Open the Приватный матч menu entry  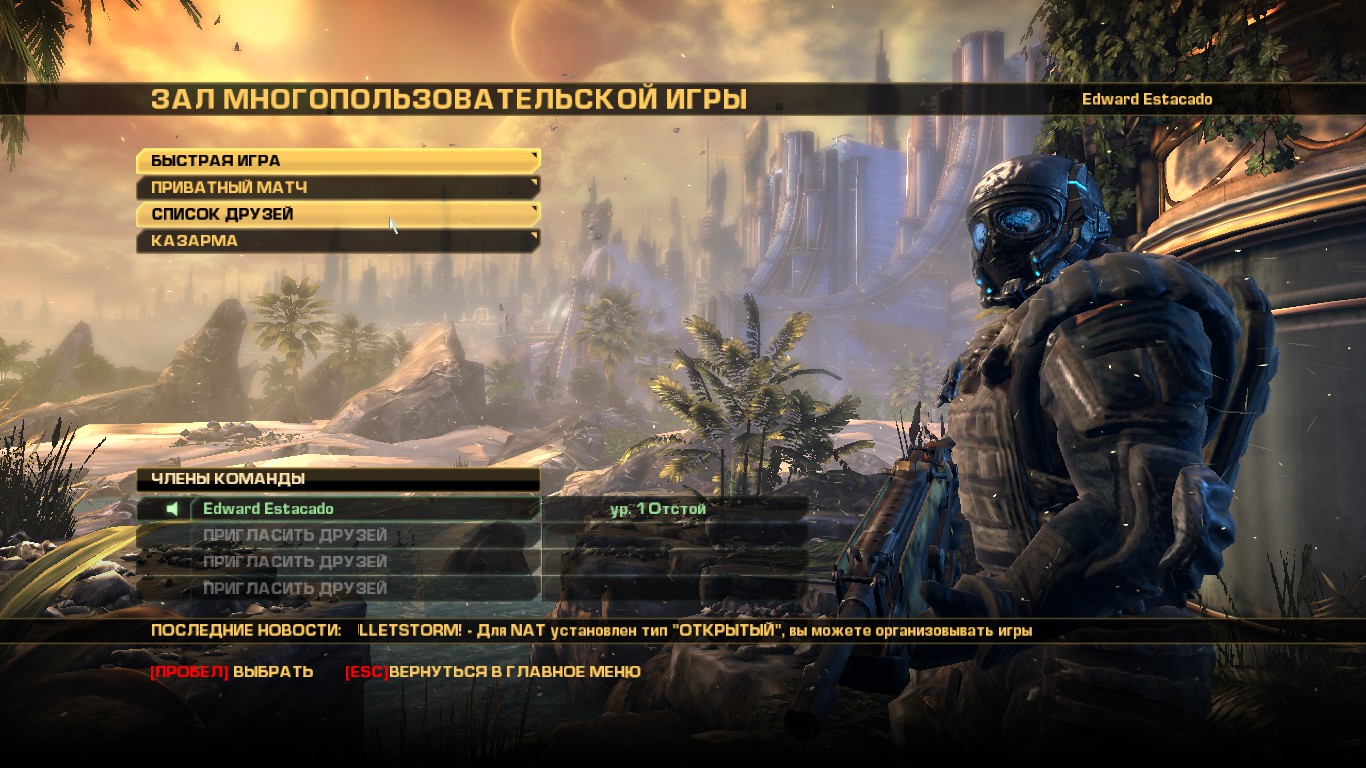[337, 187]
